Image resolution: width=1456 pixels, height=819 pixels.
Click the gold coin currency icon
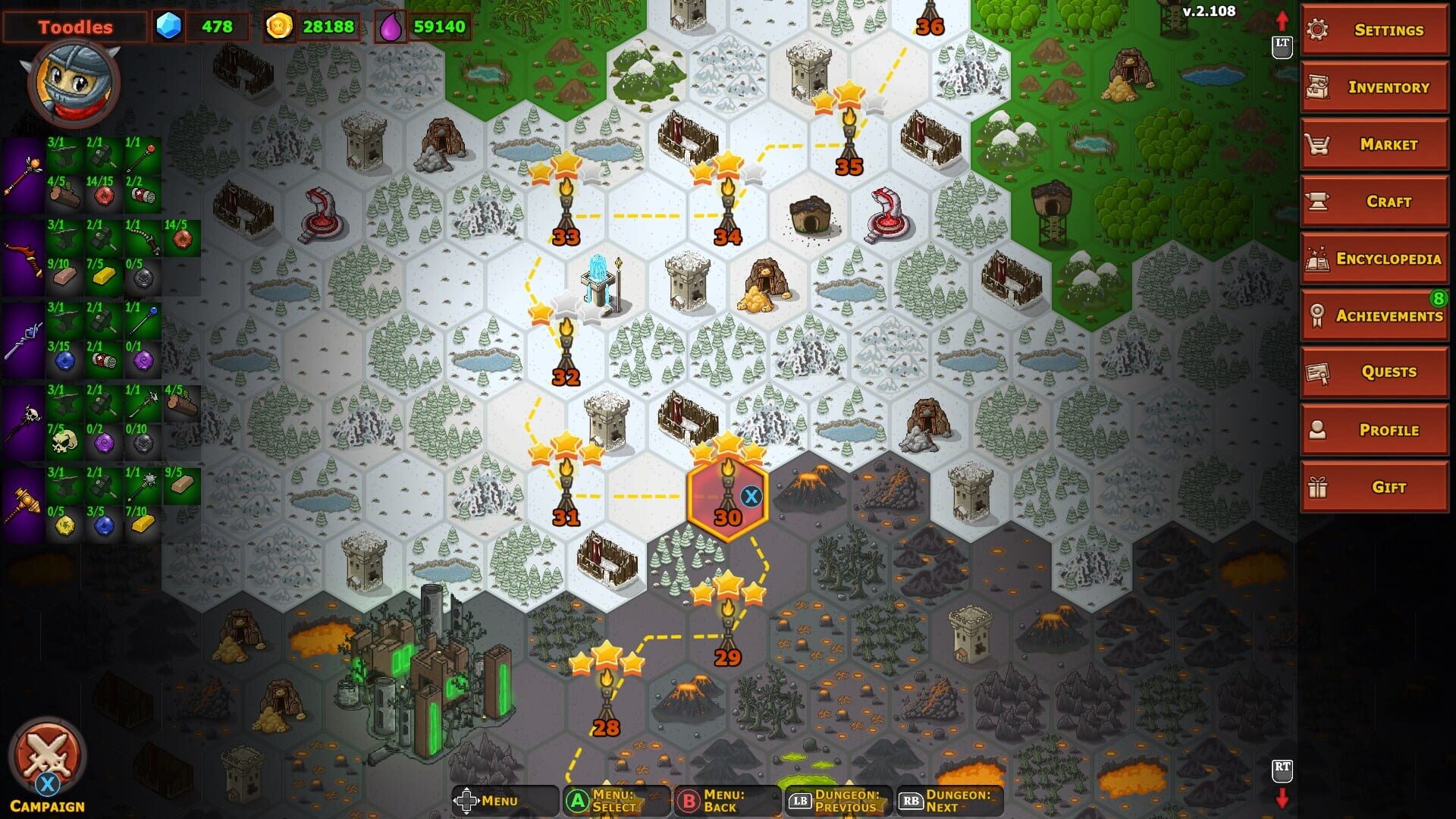click(x=279, y=25)
